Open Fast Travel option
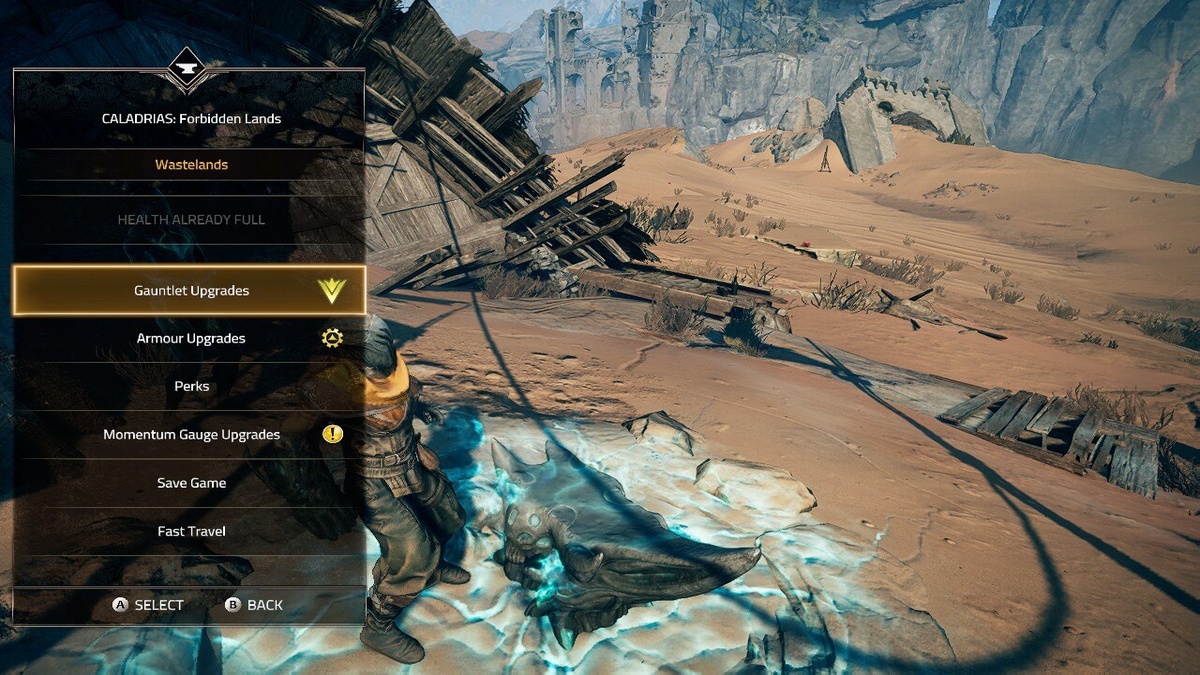Image resolution: width=1200 pixels, height=675 pixels. [x=191, y=531]
